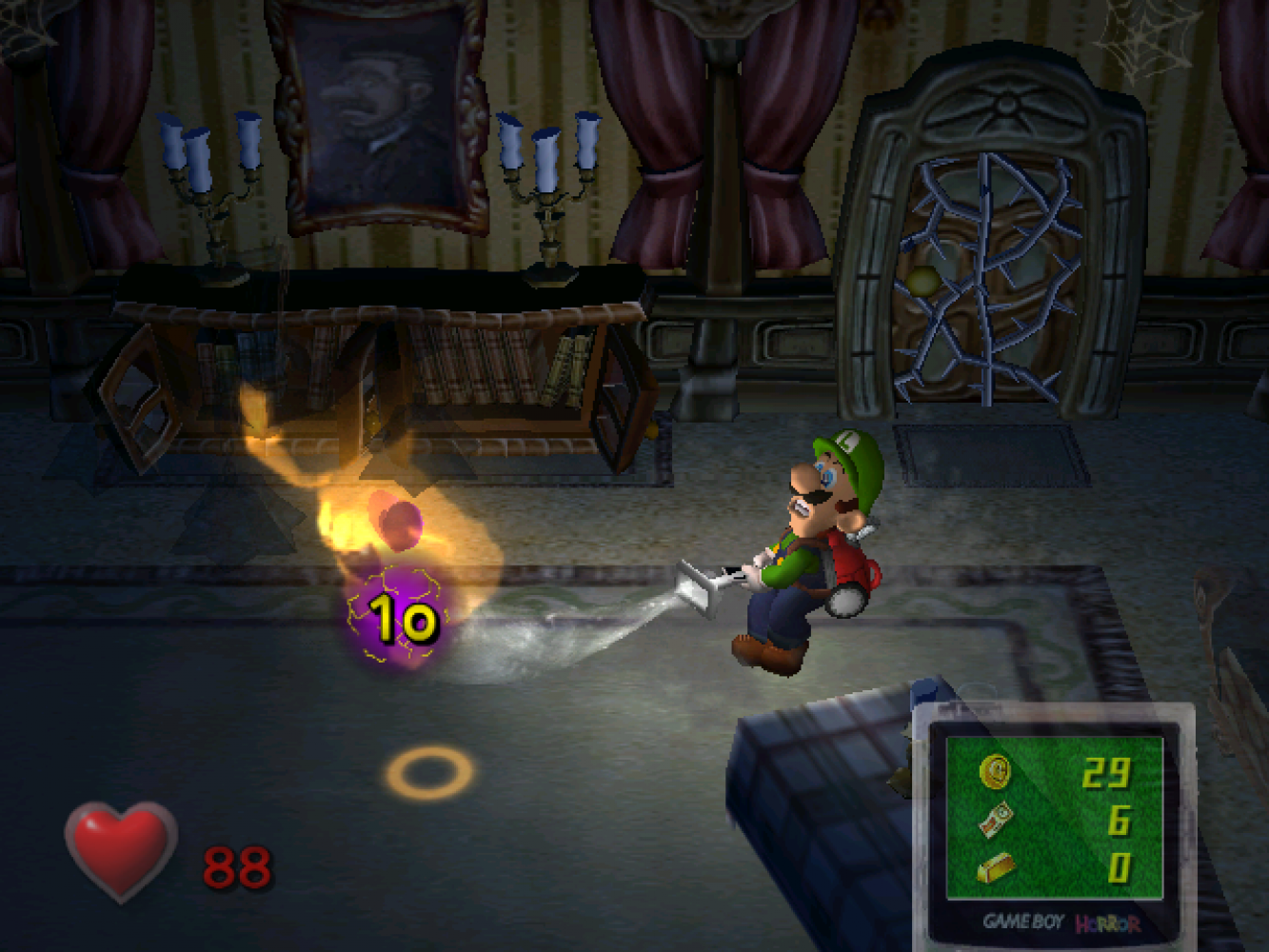Click the gold coin icon
Screen dimensions: 1269x952
(996, 771)
